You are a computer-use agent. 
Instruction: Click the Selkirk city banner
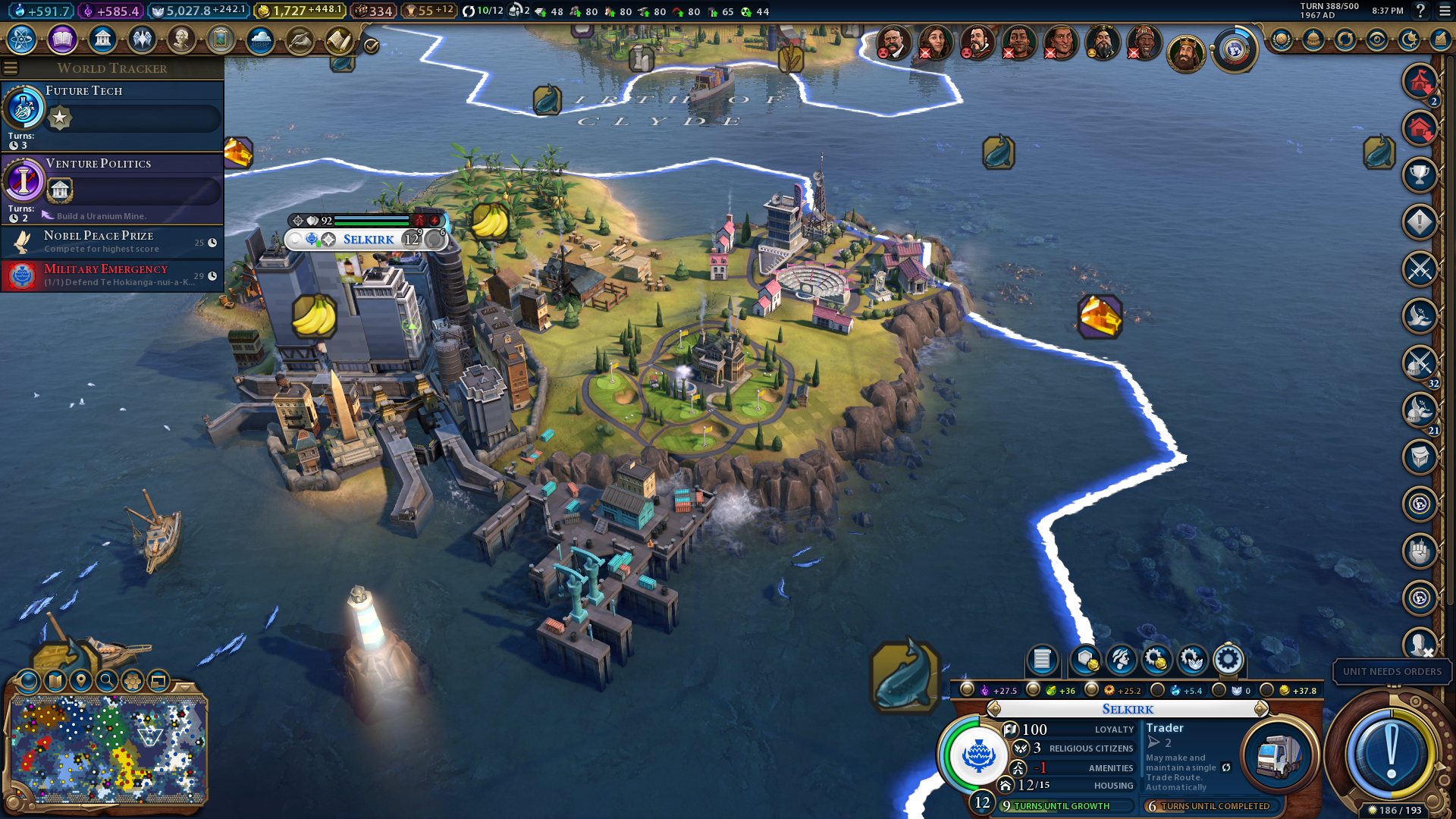pos(368,240)
